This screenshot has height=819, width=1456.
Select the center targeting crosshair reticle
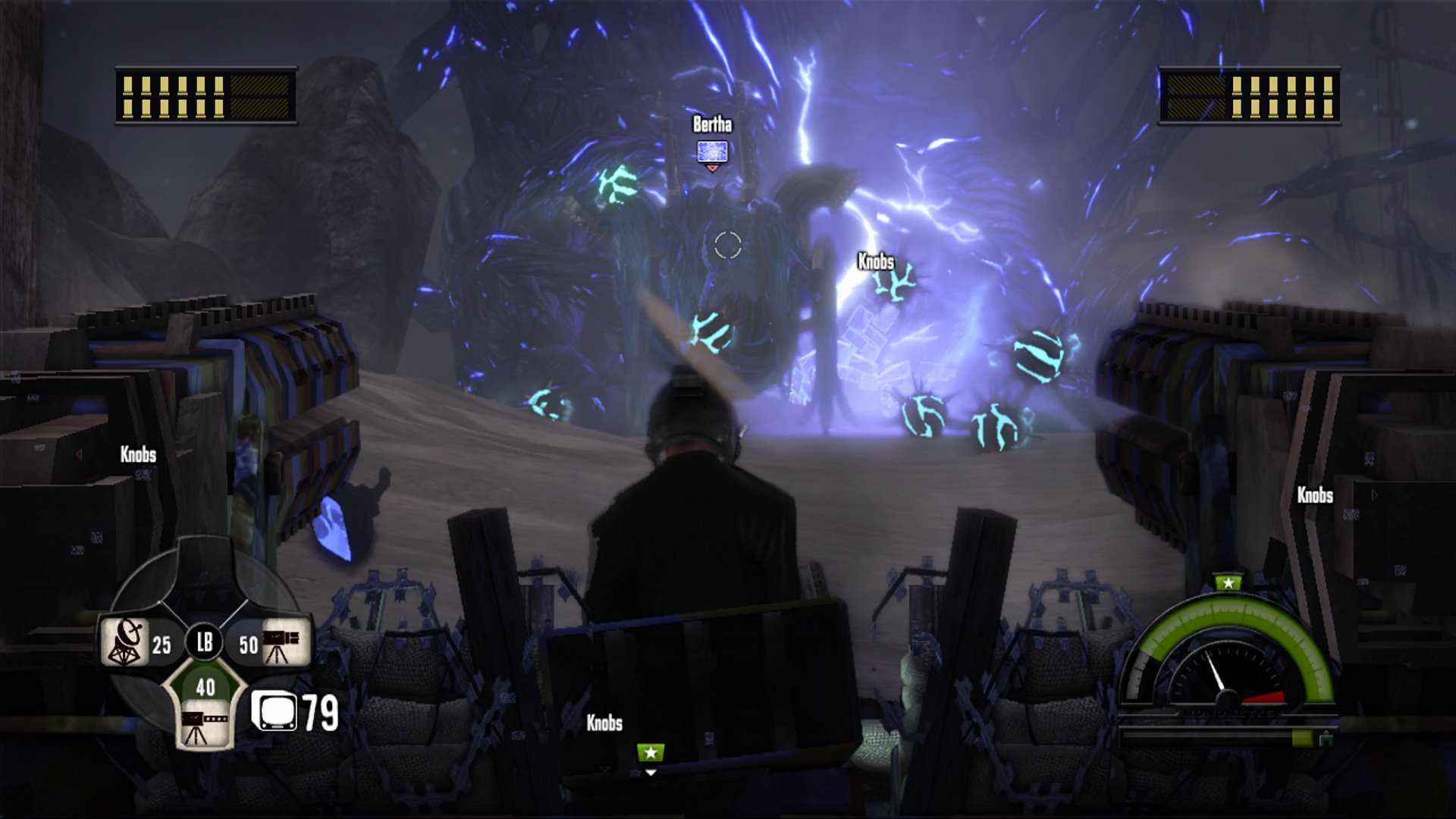pos(729,245)
